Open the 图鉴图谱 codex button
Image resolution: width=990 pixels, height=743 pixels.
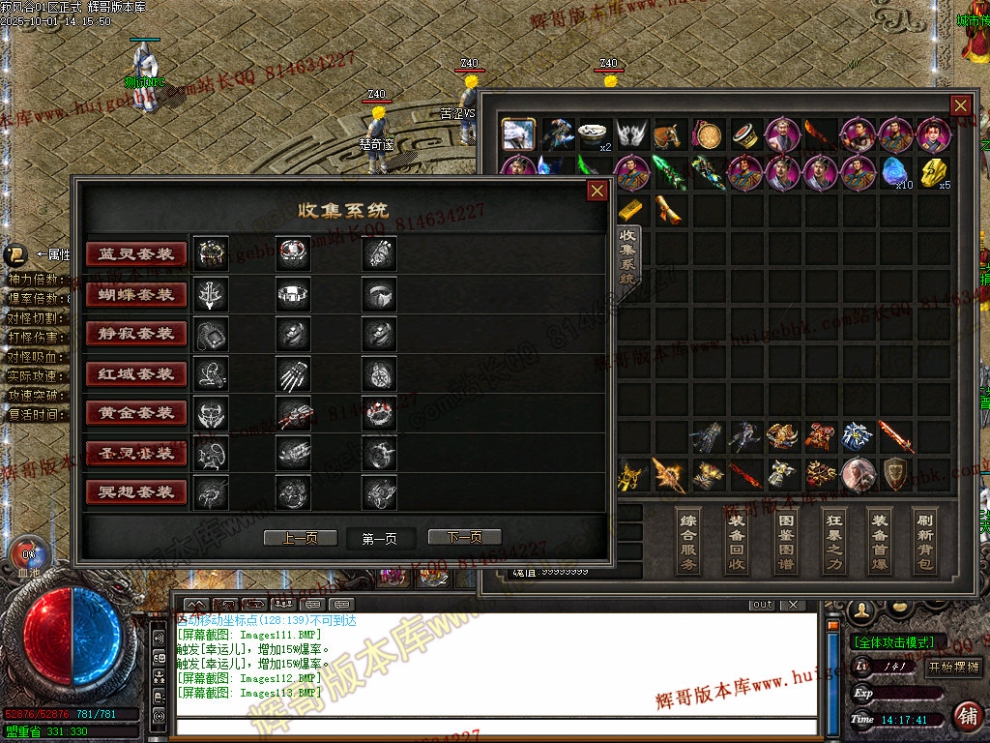tap(785, 540)
